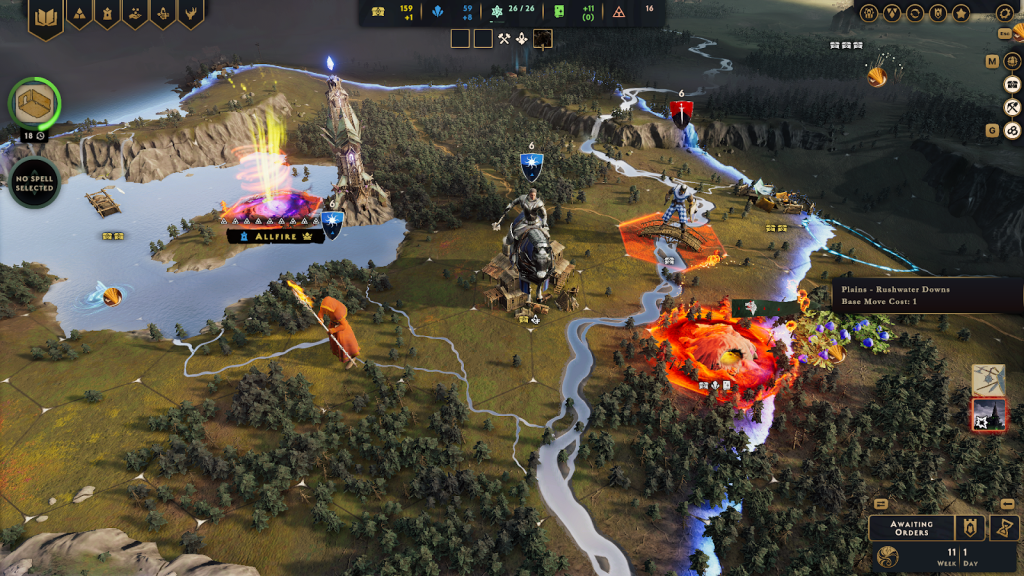Screen dimensions: 1024x576
Task: Click the pyramid banner icon
Action: point(79,14)
